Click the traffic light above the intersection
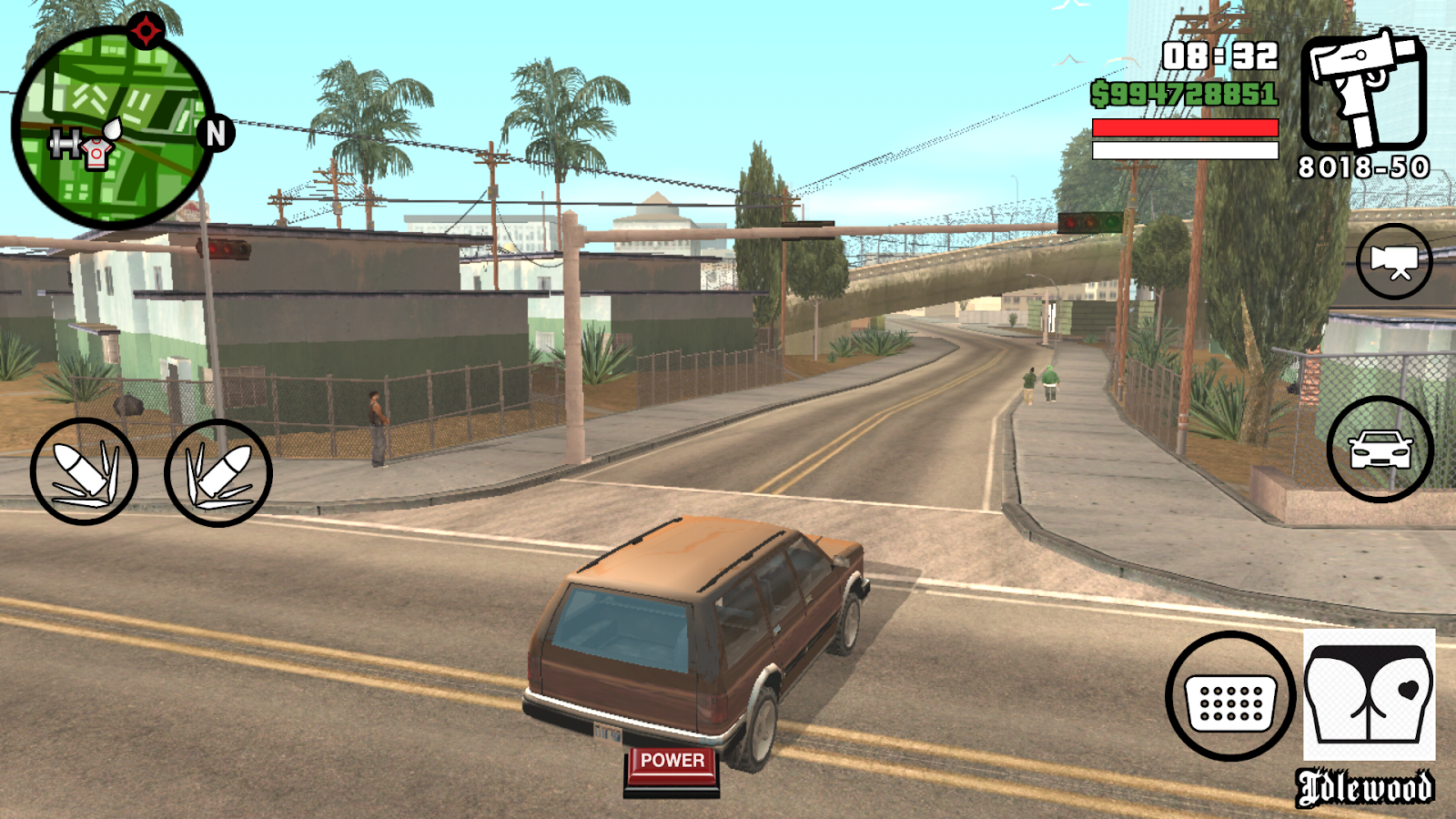 tap(1088, 221)
